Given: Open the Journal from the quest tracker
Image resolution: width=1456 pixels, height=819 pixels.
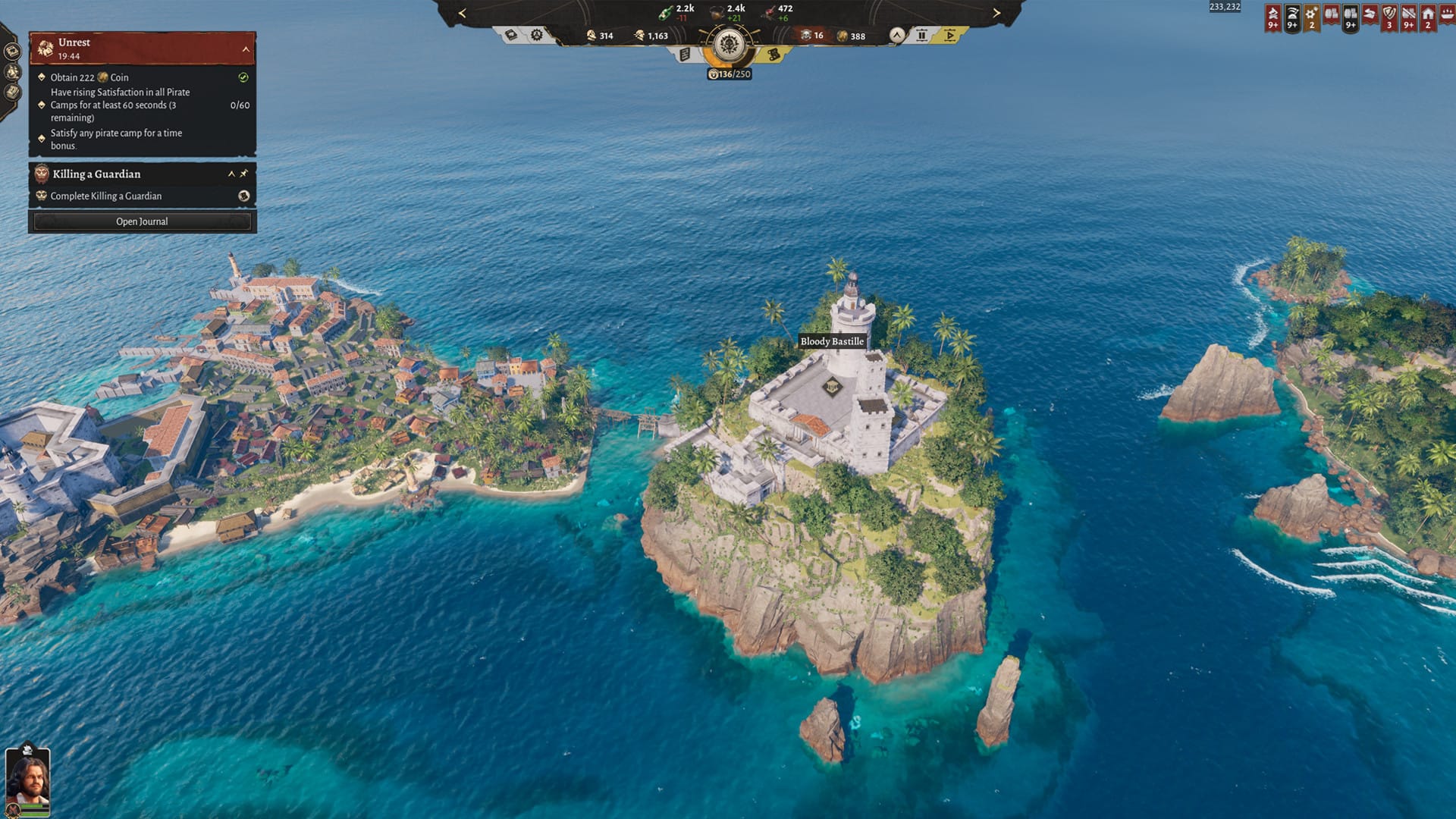Looking at the screenshot, I should [x=142, y=221].
